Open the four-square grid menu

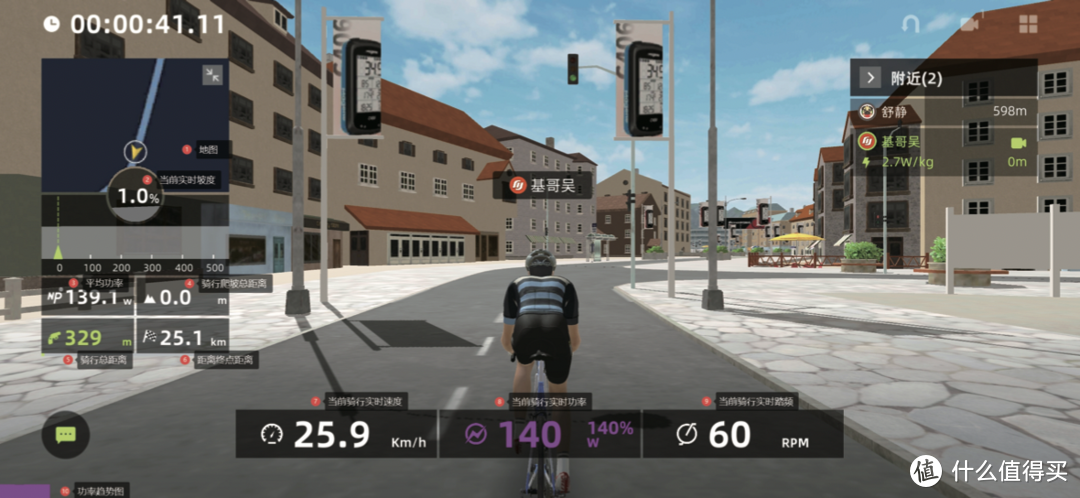point(1028,23)
